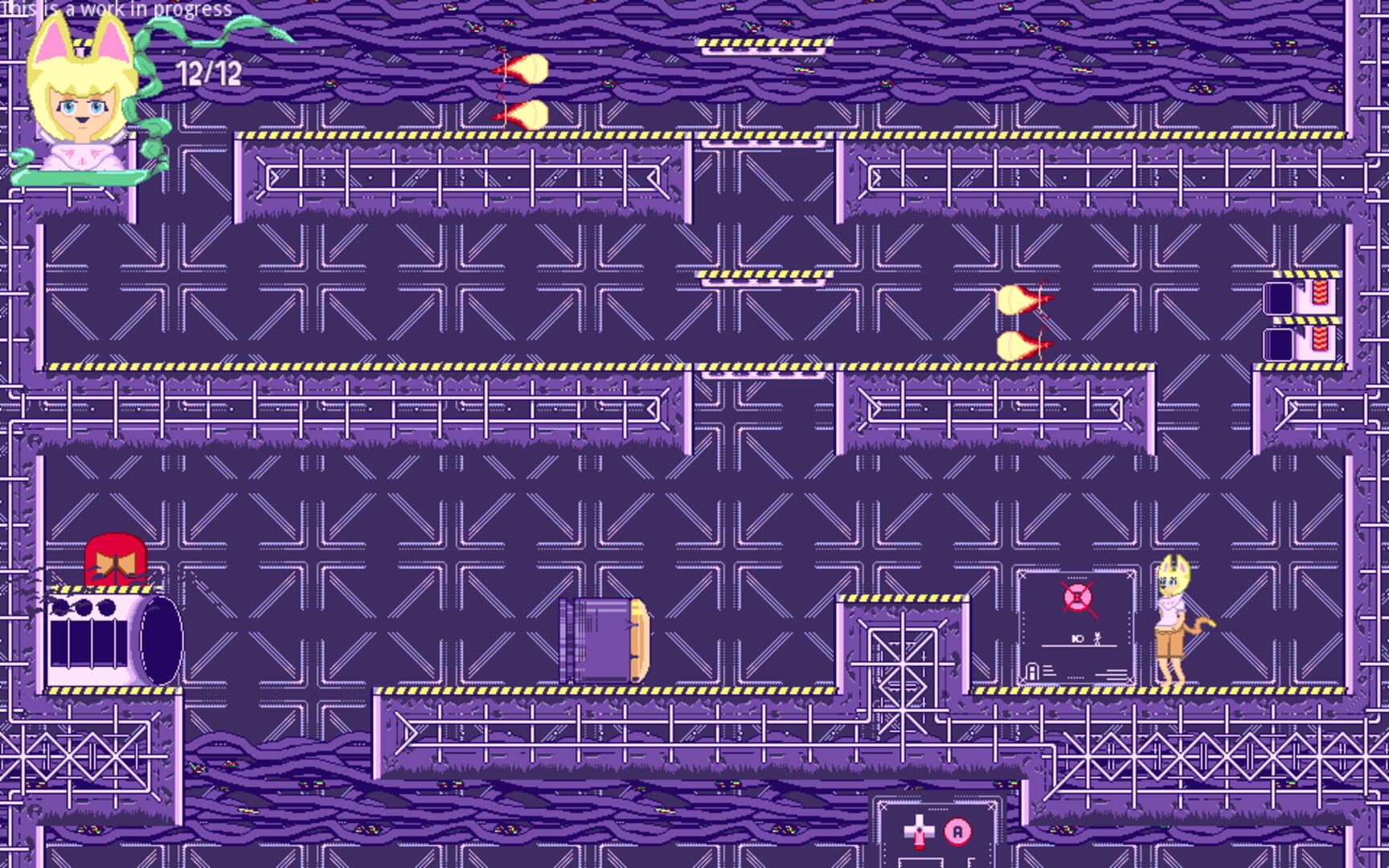Viewport: 1389px width, 868px height.
Task: Select the small door icon on the sign
Action: 1032,671
